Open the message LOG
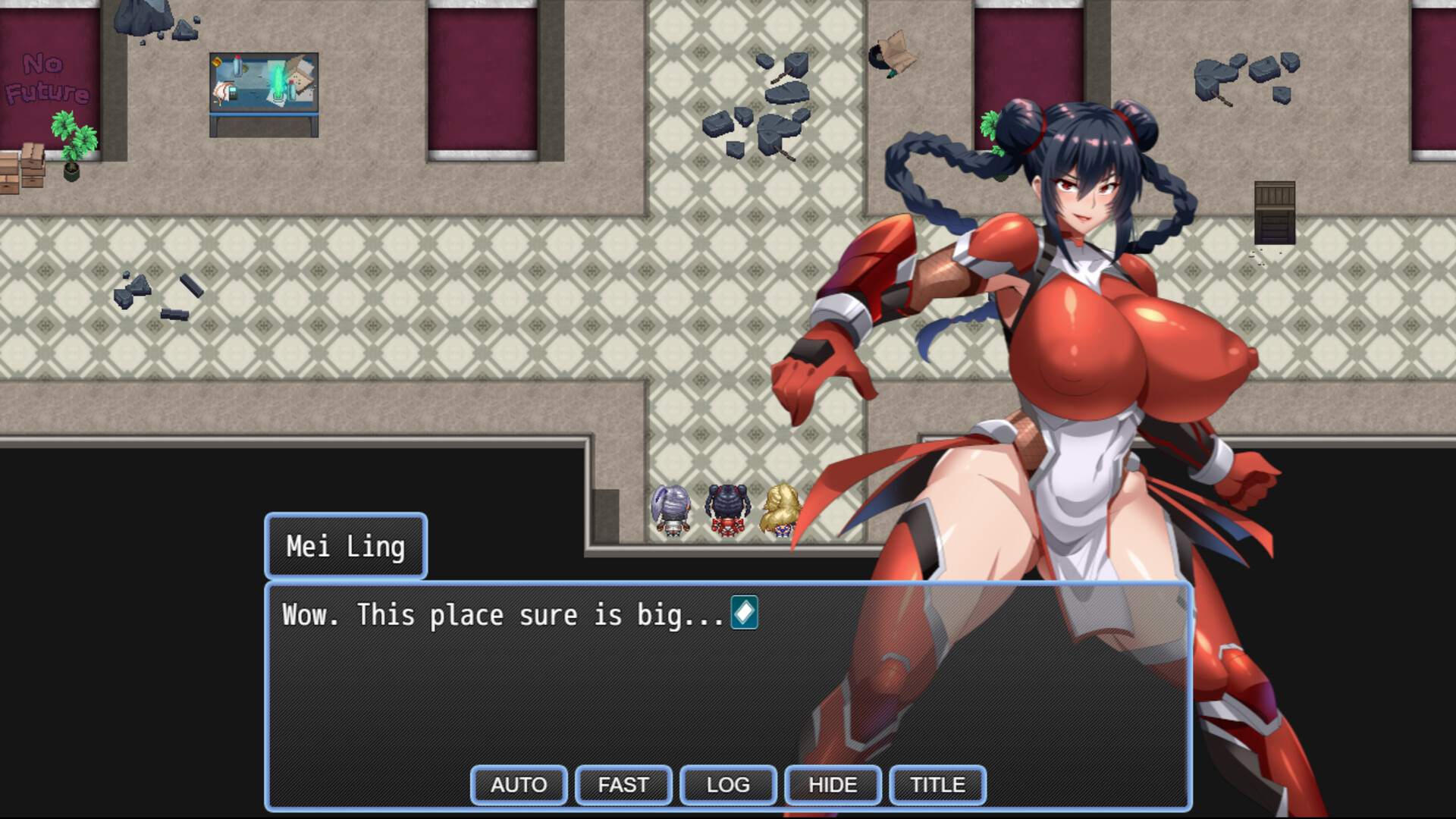 [727, 785]
